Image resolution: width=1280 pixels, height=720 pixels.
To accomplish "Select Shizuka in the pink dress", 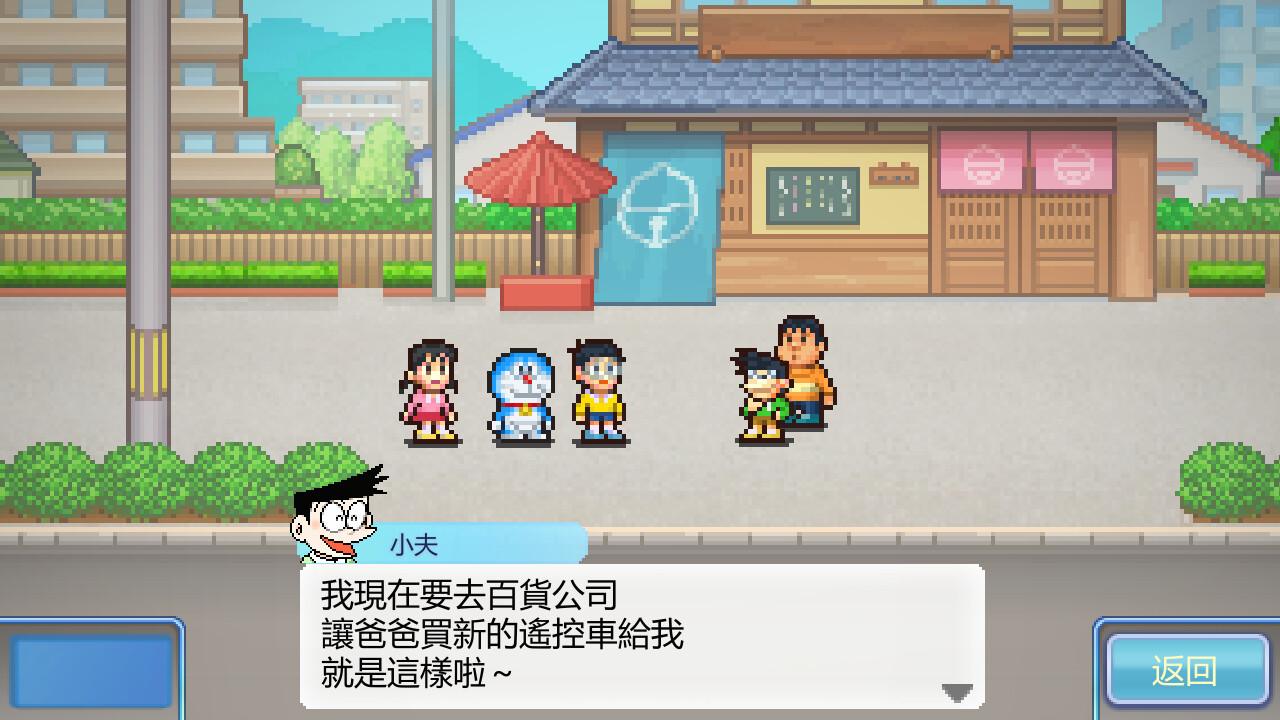I will click(430, 397).
